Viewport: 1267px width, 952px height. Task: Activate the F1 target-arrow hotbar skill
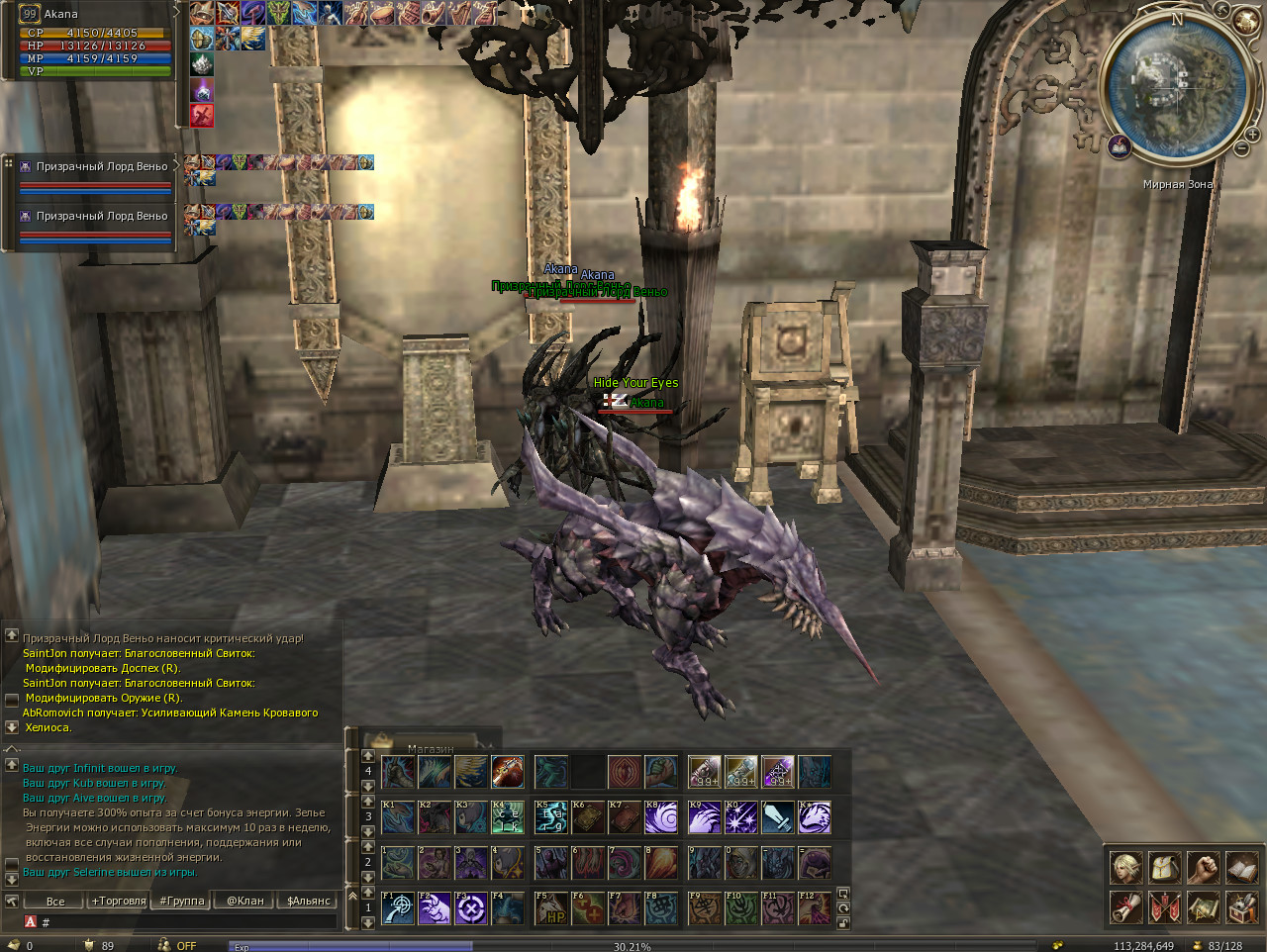coord(398,908)
